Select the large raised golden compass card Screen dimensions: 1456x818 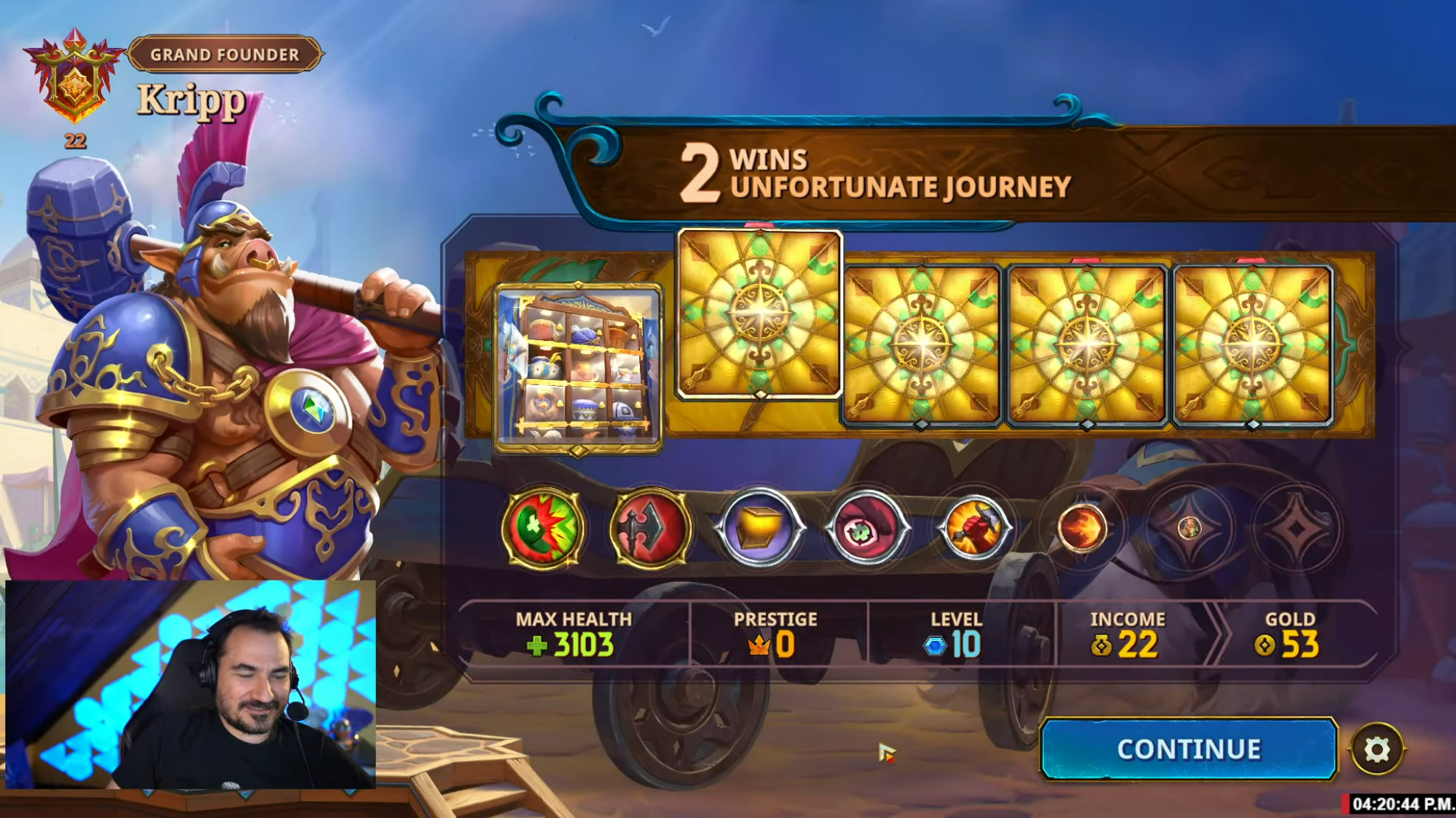click(759, 313)
